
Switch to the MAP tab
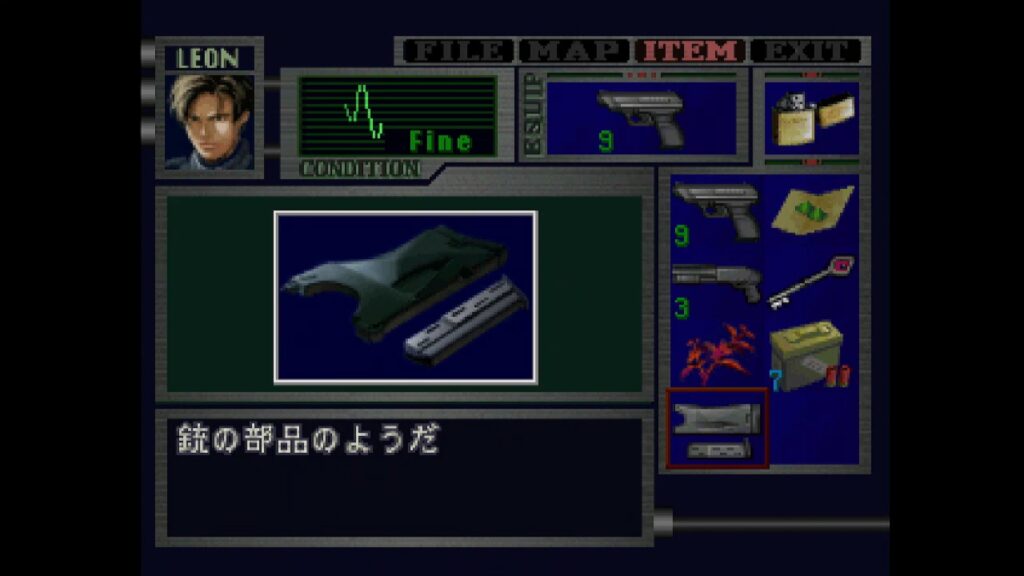[576, 51]
